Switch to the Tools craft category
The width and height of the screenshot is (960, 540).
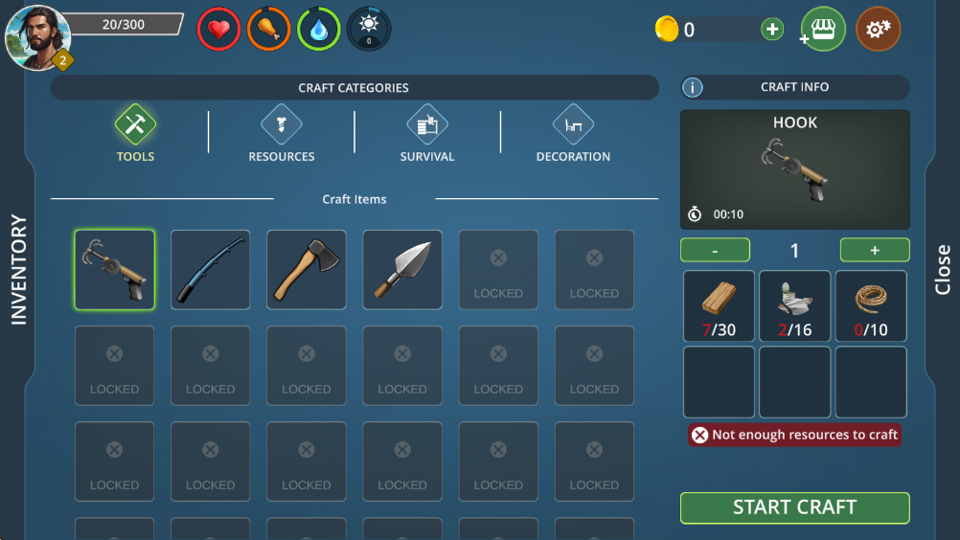click(135, 134)
